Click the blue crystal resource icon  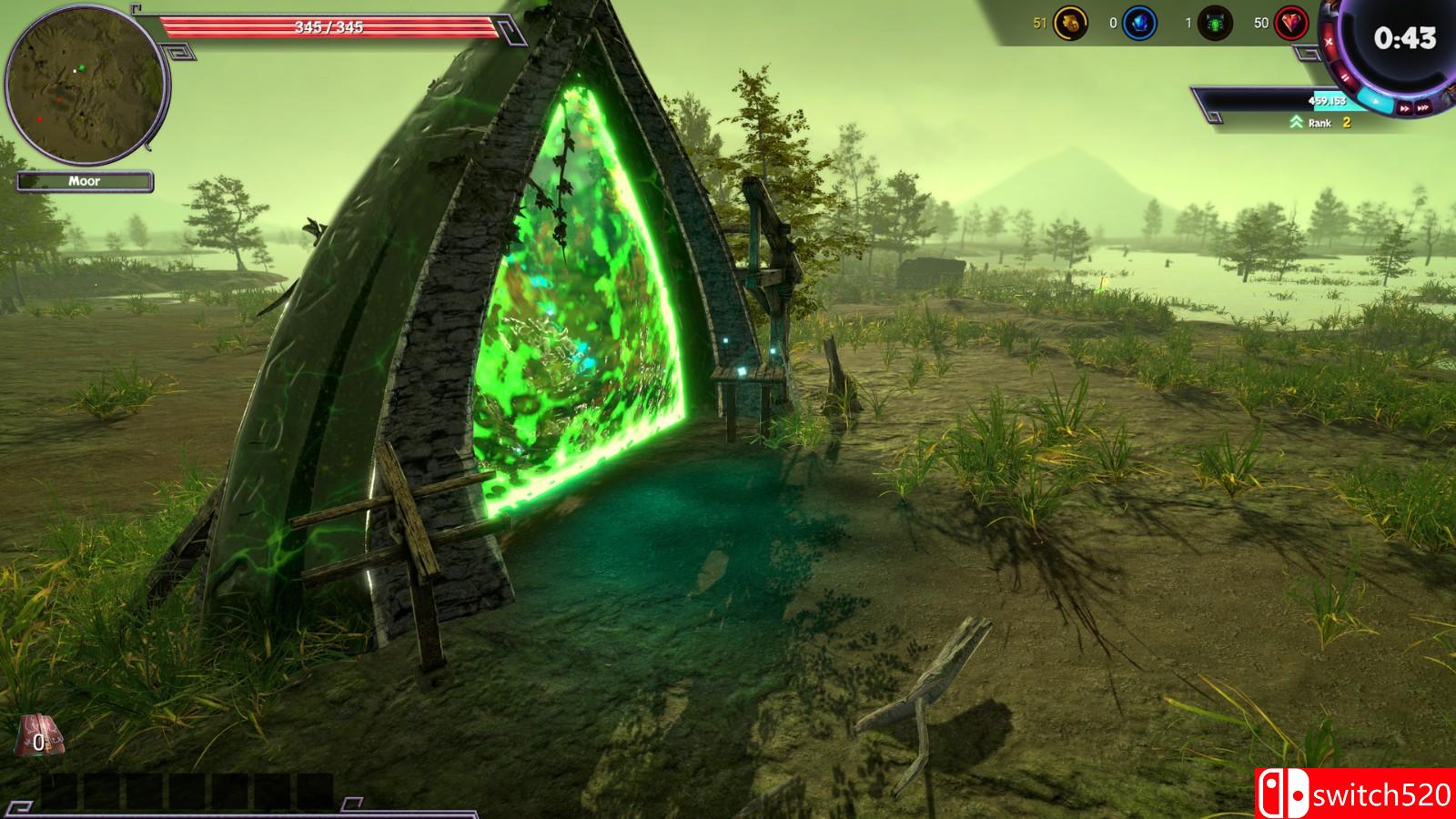pos(1139,23)
